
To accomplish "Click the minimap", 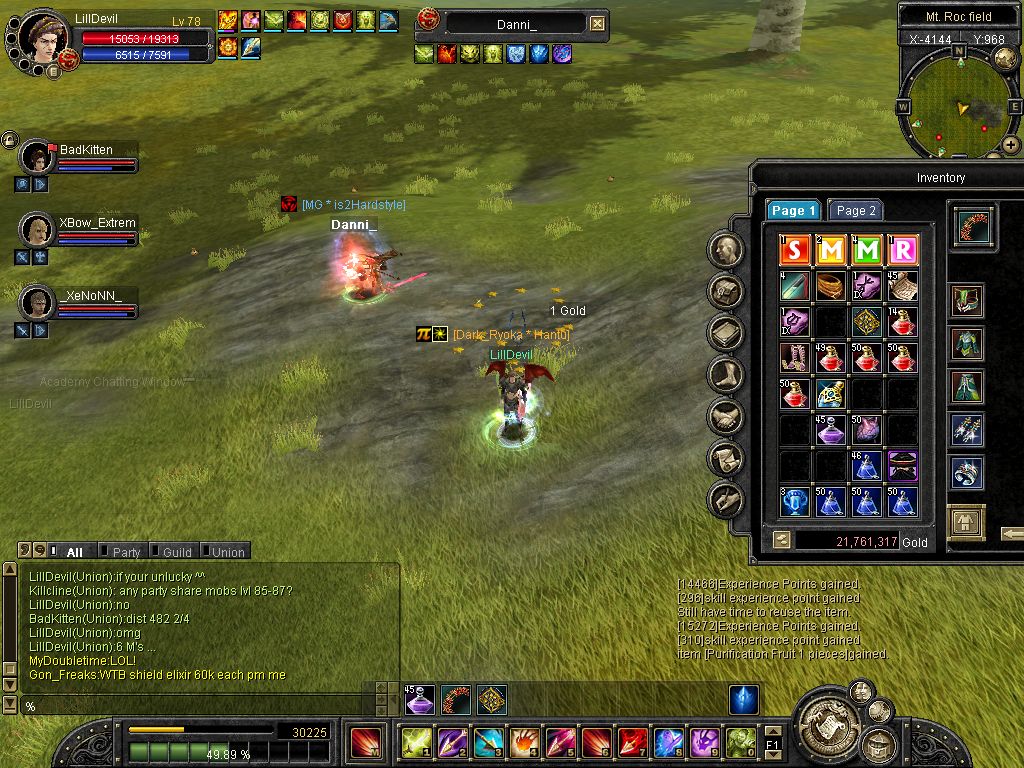I will [x=959, y=102].
